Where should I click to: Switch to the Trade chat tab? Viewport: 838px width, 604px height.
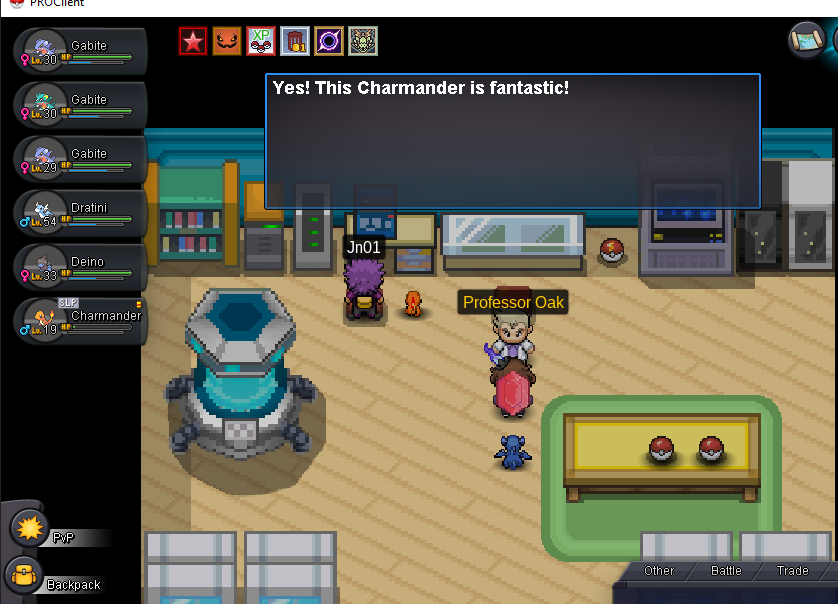(x=793, y=571)
